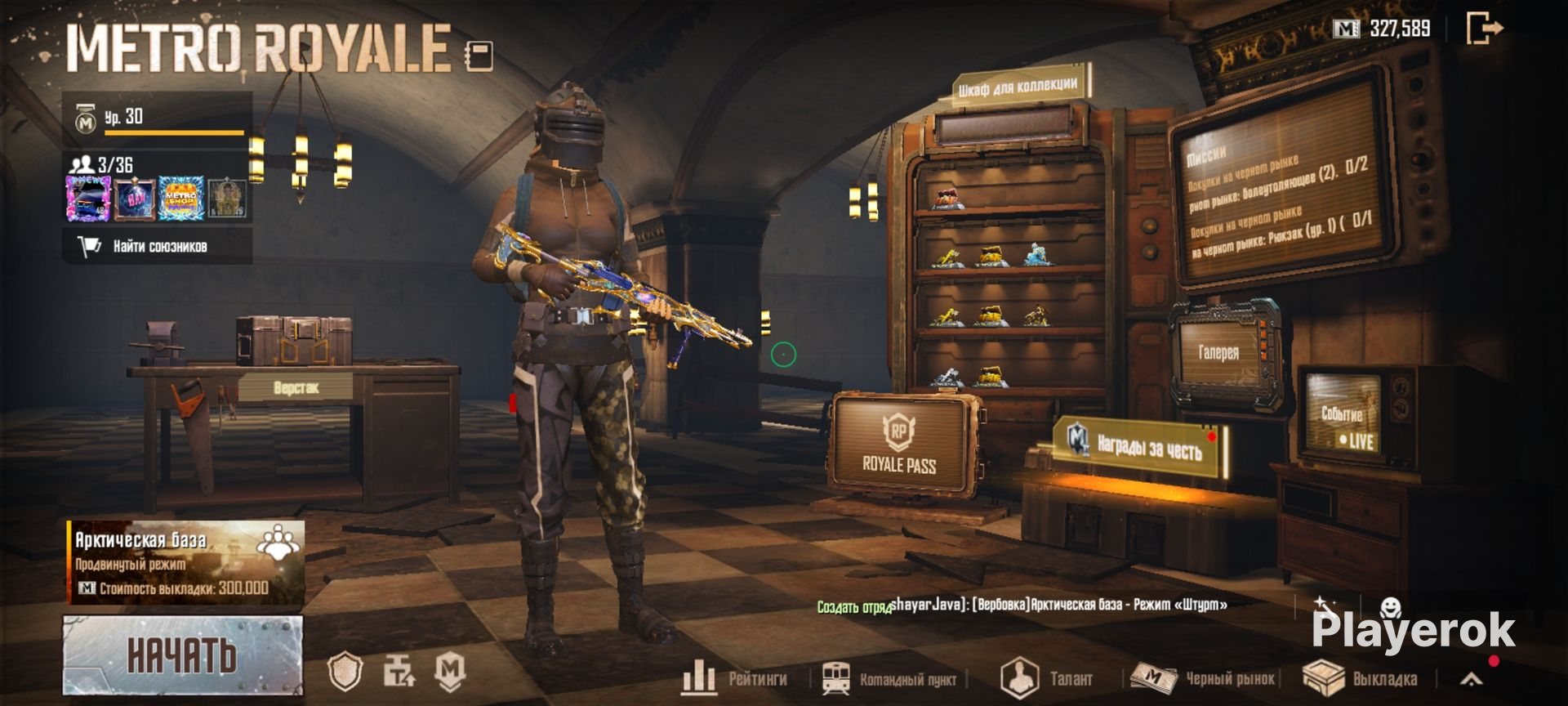Screen dimensions: 1568x706
Task: Exit Metro Royale via the exit icon
Action: pos(1484,29)
